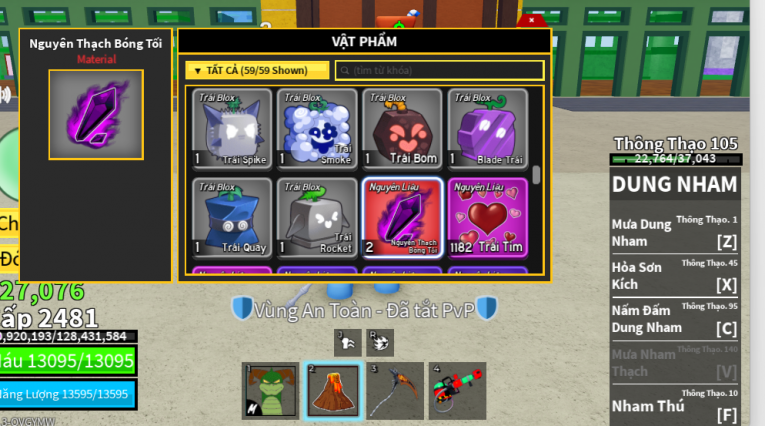
Task: Trigger the Nắm Đấm Dung Nham skill
Action: pyautogui.click(x=674, y=319)
